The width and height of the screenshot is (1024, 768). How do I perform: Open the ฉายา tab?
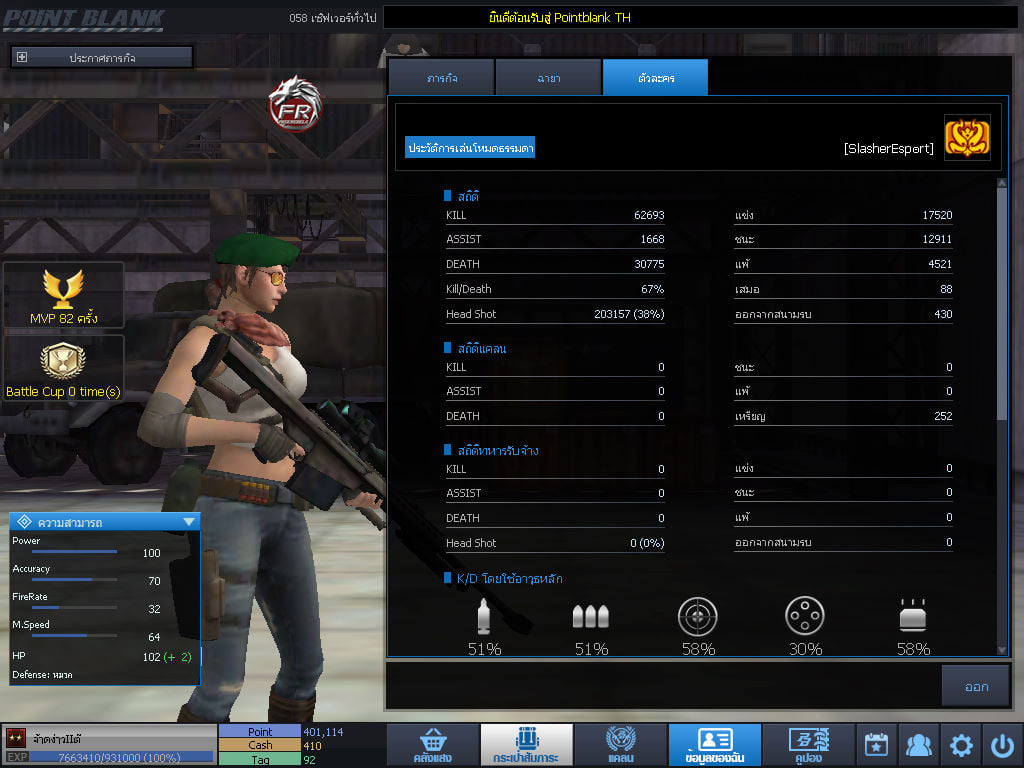coord(548,78)
